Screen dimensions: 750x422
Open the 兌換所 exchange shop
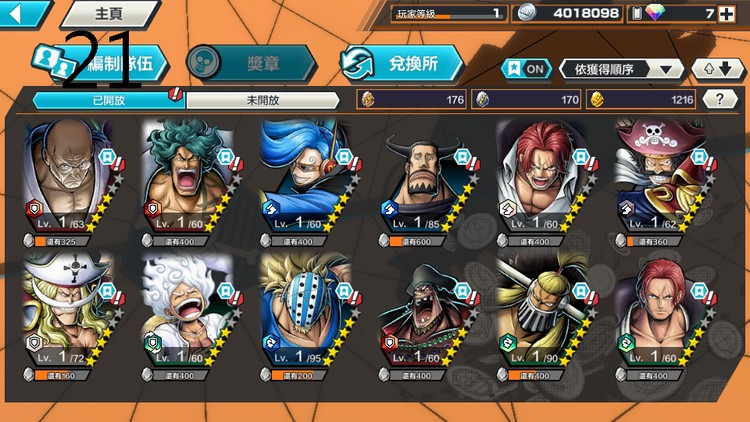[402, 62]
